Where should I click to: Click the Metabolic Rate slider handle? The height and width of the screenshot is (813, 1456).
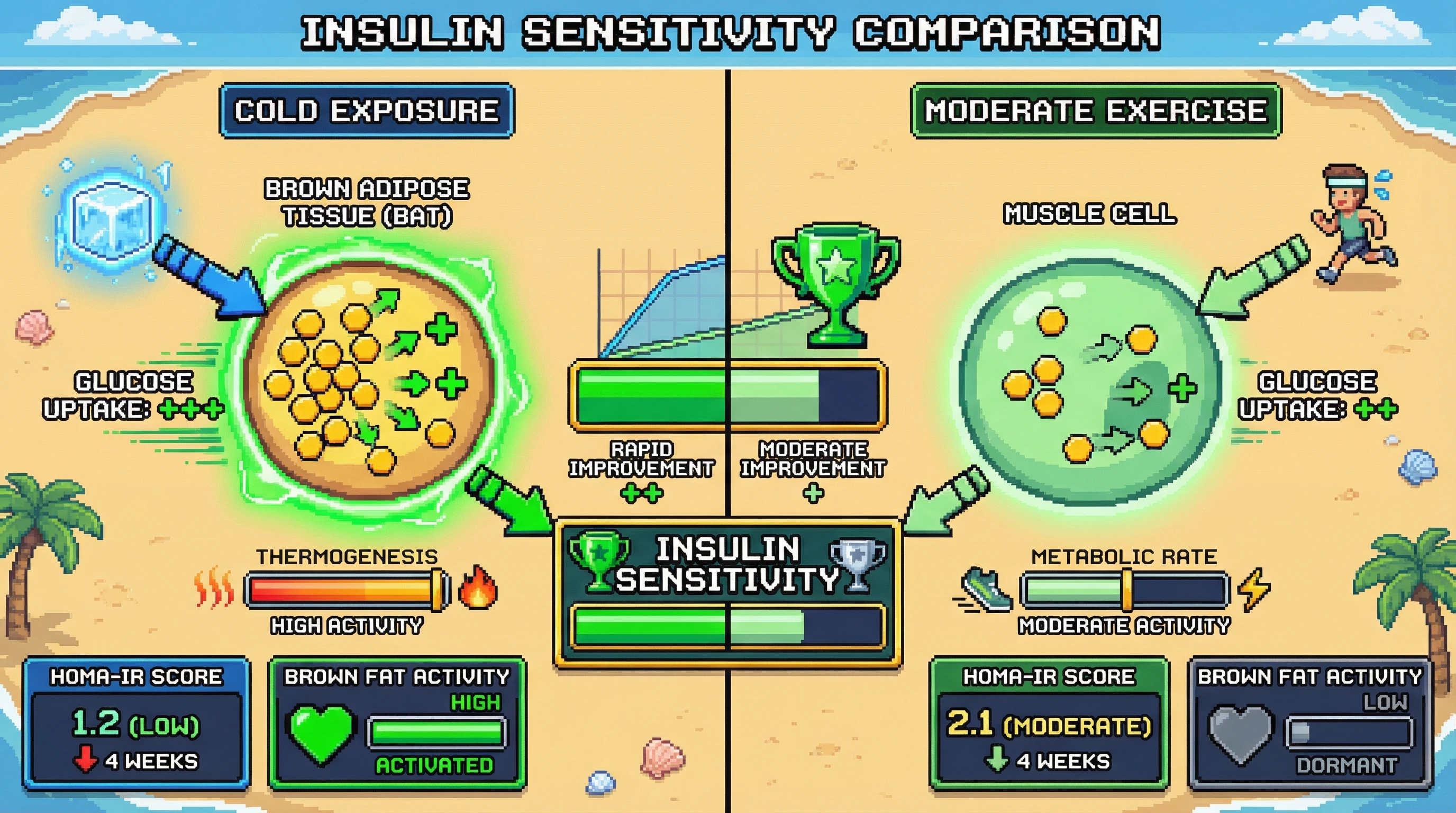[x=1126, y=590]
